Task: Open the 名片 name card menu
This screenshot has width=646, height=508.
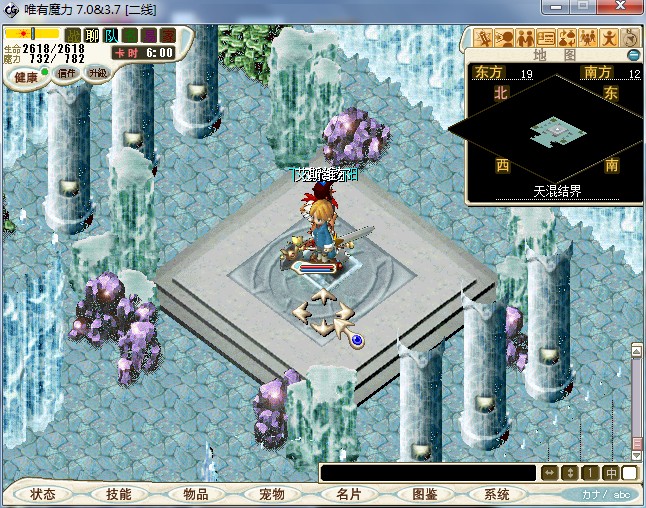Action: tap(347, 494)
